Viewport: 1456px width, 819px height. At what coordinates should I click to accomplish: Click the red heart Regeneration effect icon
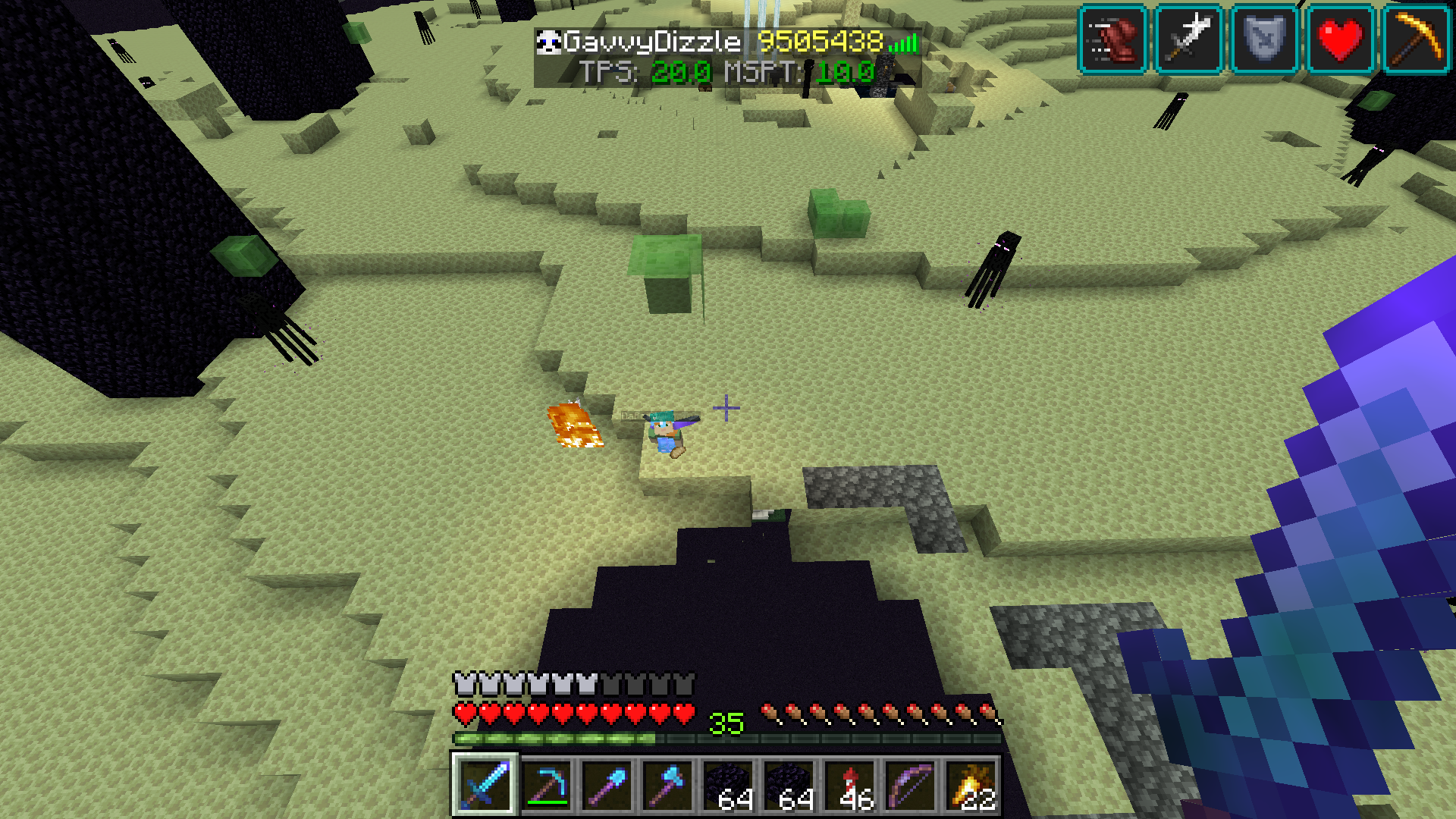[1340, 39]
